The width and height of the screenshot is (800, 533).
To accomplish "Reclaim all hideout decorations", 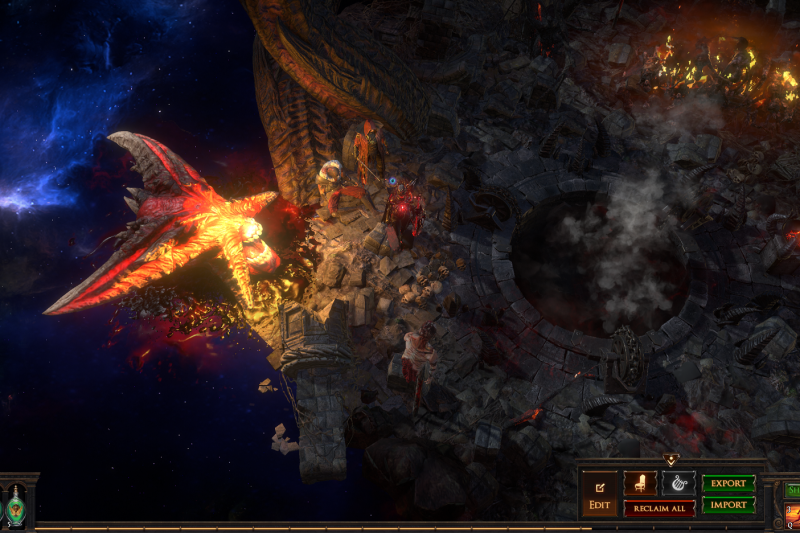I will [x=660, y=508].
